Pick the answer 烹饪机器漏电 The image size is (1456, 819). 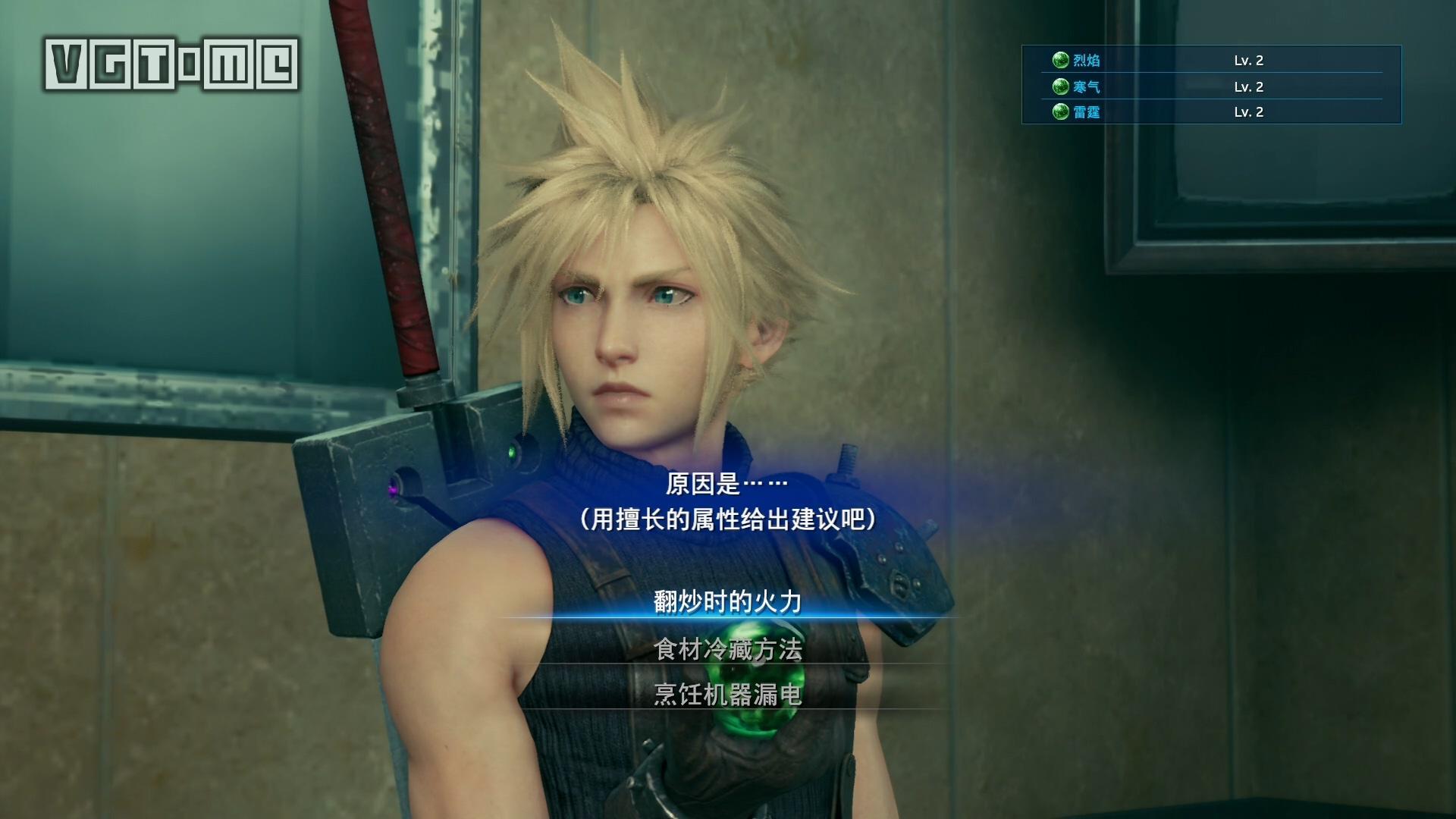tap(727, 695)
